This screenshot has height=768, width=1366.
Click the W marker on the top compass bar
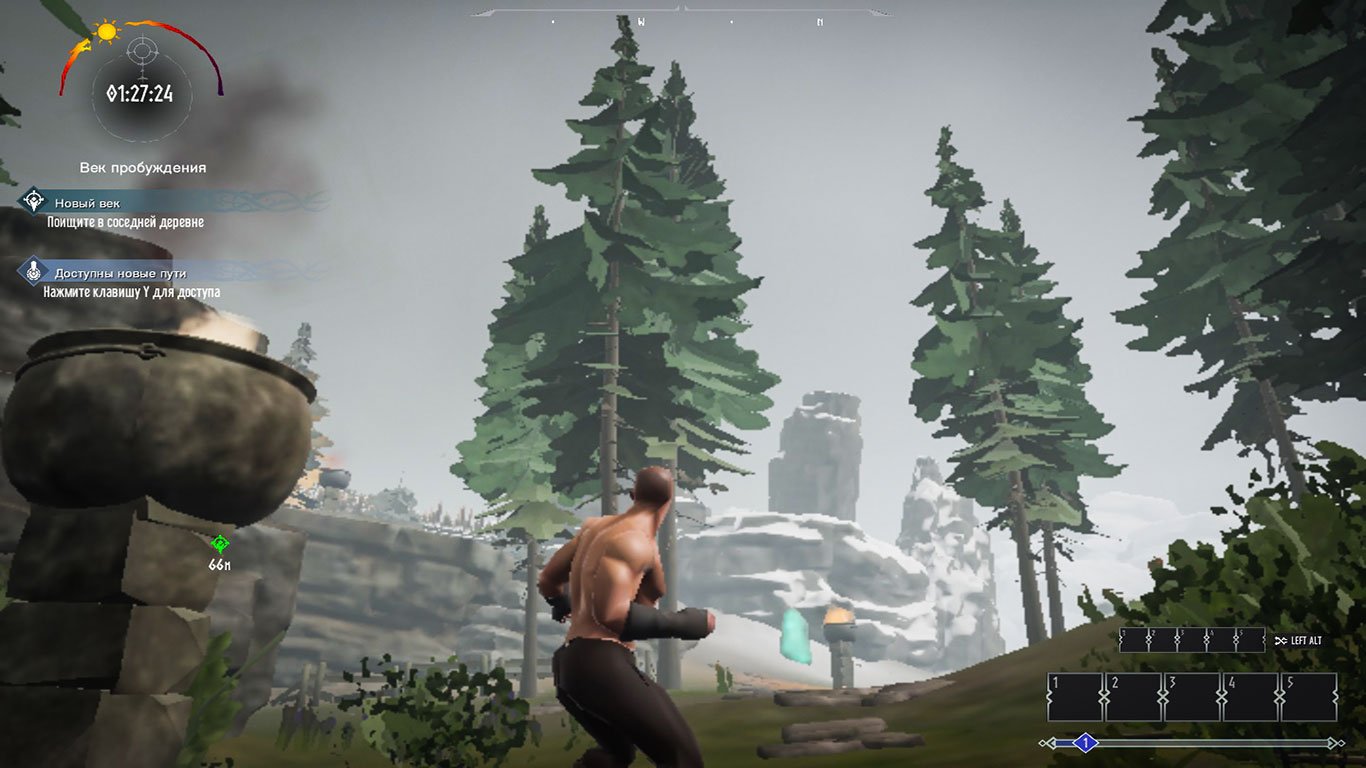coord(640,20)
